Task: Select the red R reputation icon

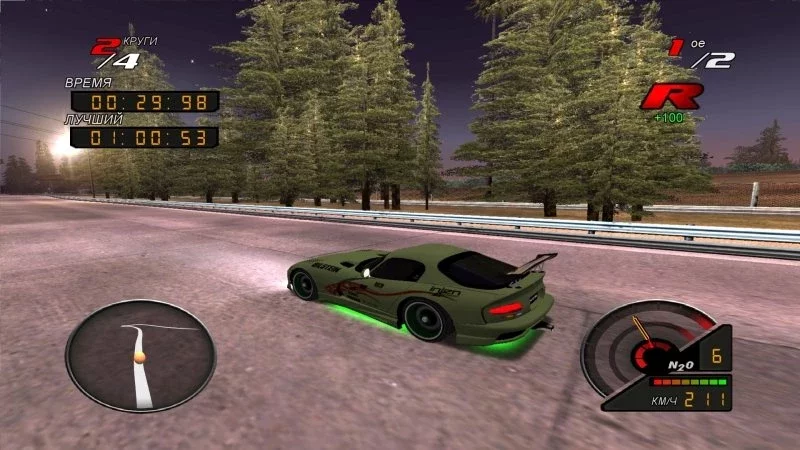Action: (x=671, y=97)
